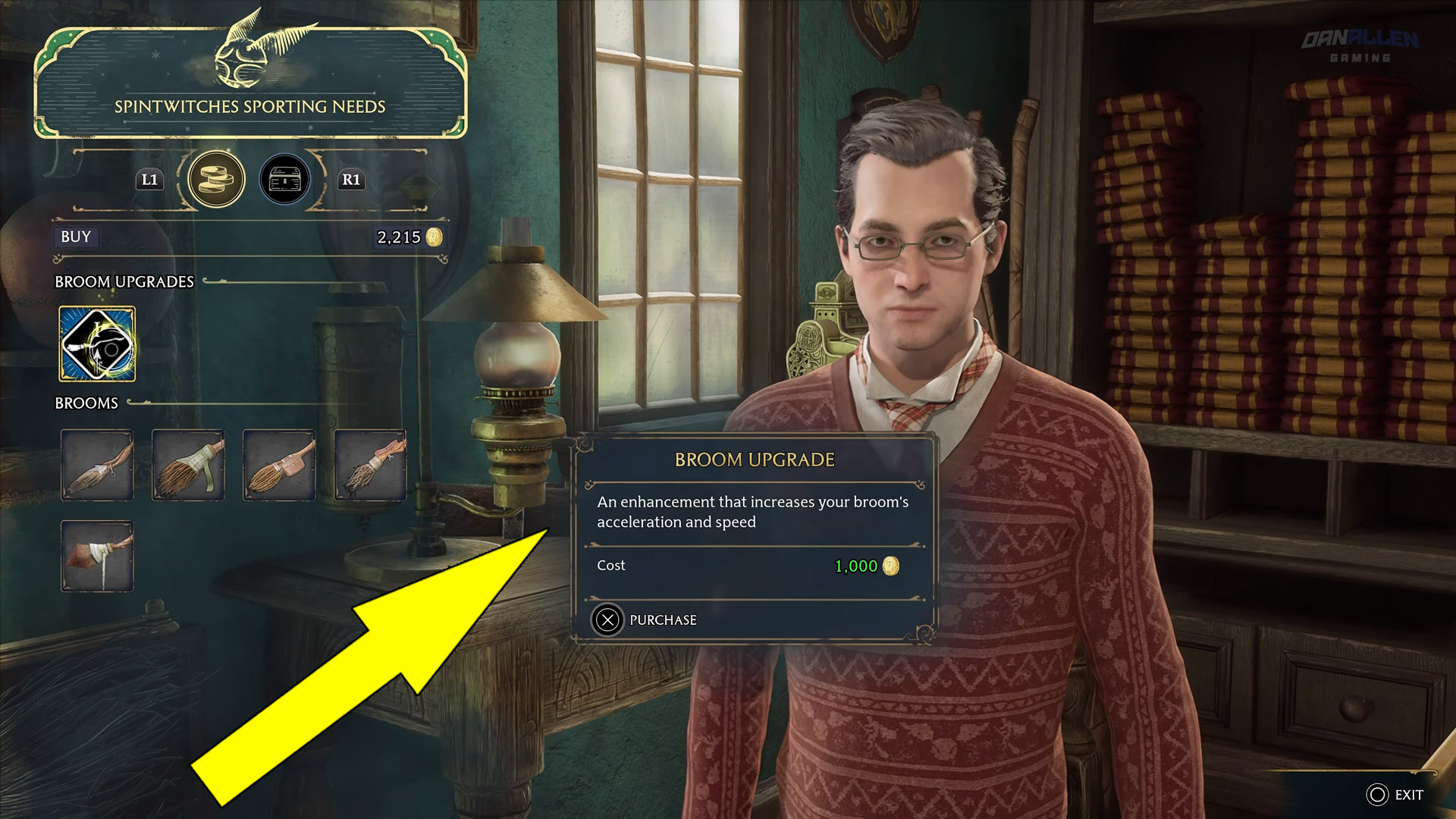Select the broom with the leather satchel
Screen dimensions: 1456x819
(278, 465)
